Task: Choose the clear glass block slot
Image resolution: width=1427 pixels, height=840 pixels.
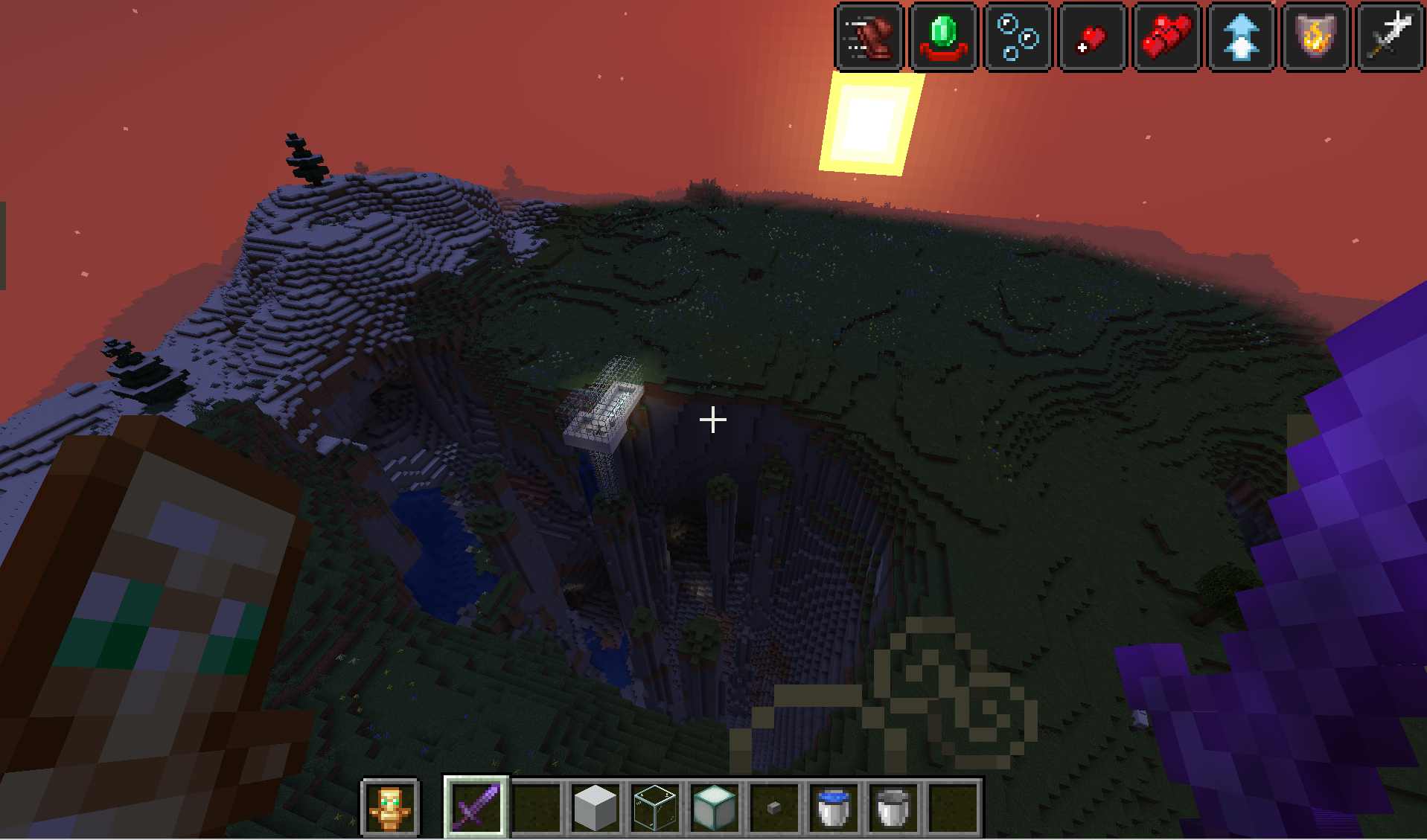Action: [x=655, y=807]
